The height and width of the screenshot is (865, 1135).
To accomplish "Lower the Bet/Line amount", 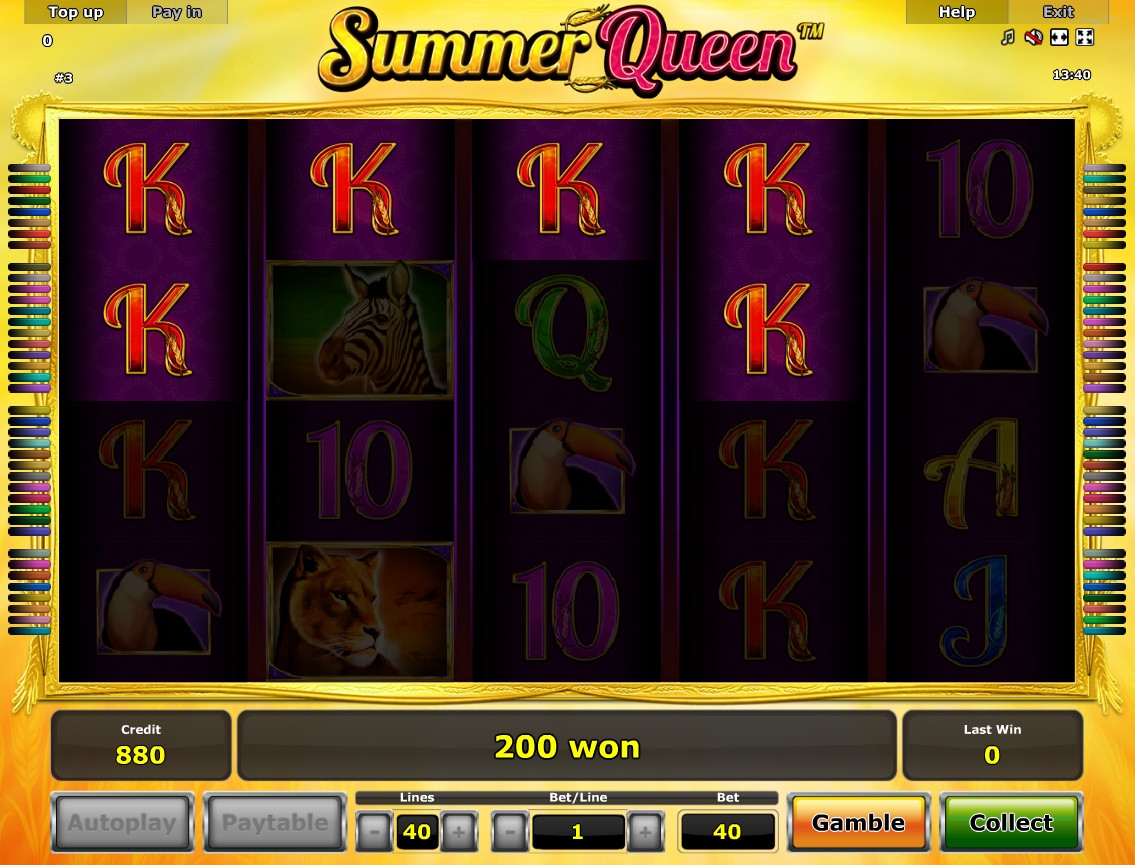I will pos(510,831).
